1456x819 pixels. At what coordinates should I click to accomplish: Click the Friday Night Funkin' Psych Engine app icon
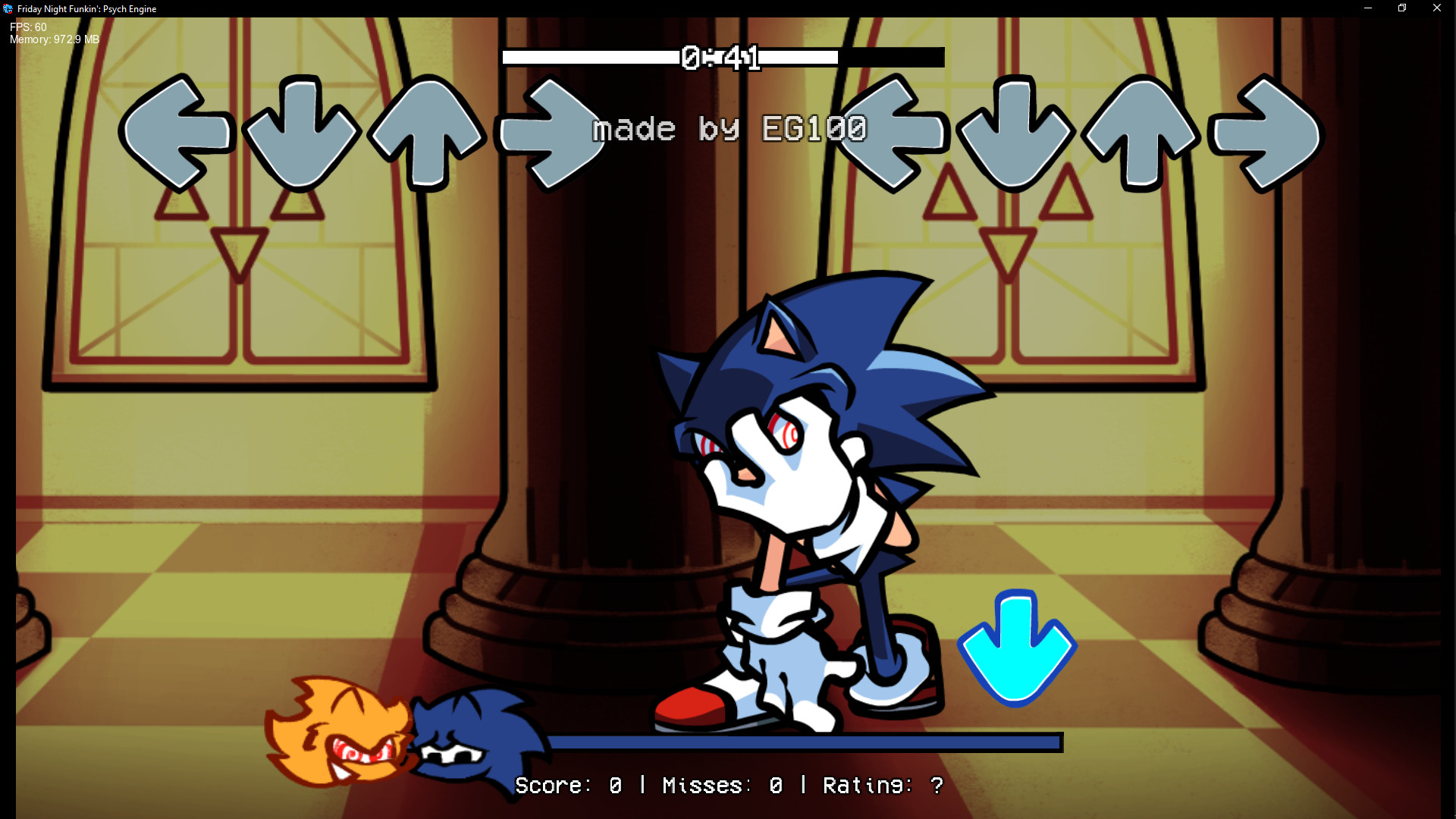pyautogui.click(x=7, y=8)
